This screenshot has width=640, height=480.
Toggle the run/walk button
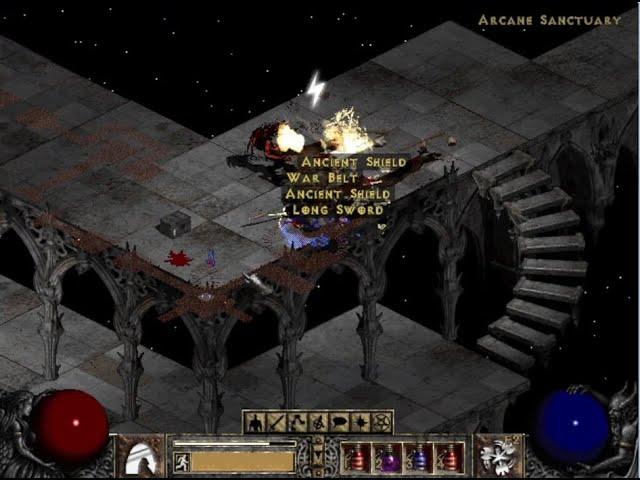pyautogui.click(x=181, y=461)
